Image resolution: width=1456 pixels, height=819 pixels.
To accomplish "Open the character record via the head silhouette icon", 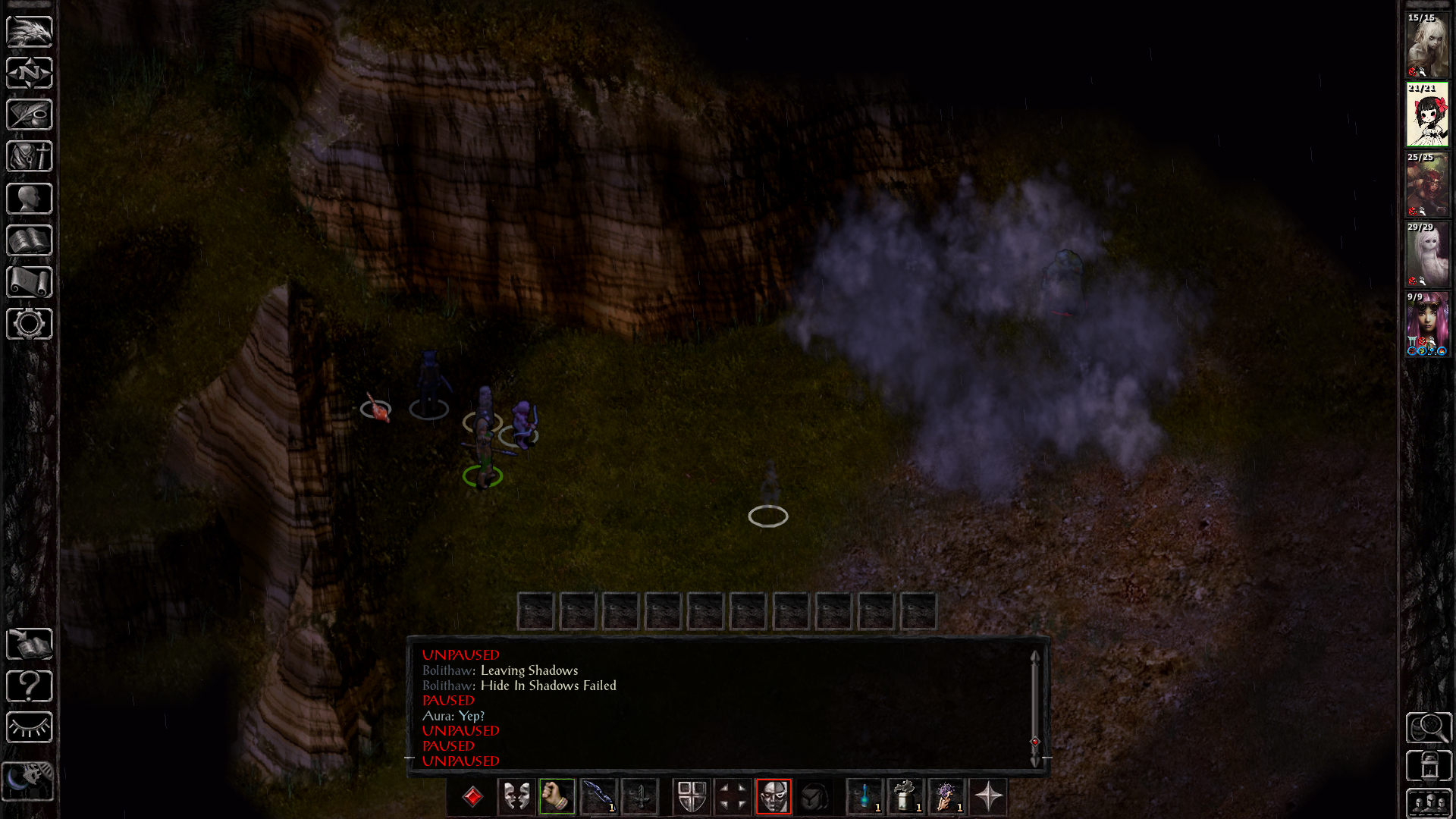I will click(x=30, y=199).
